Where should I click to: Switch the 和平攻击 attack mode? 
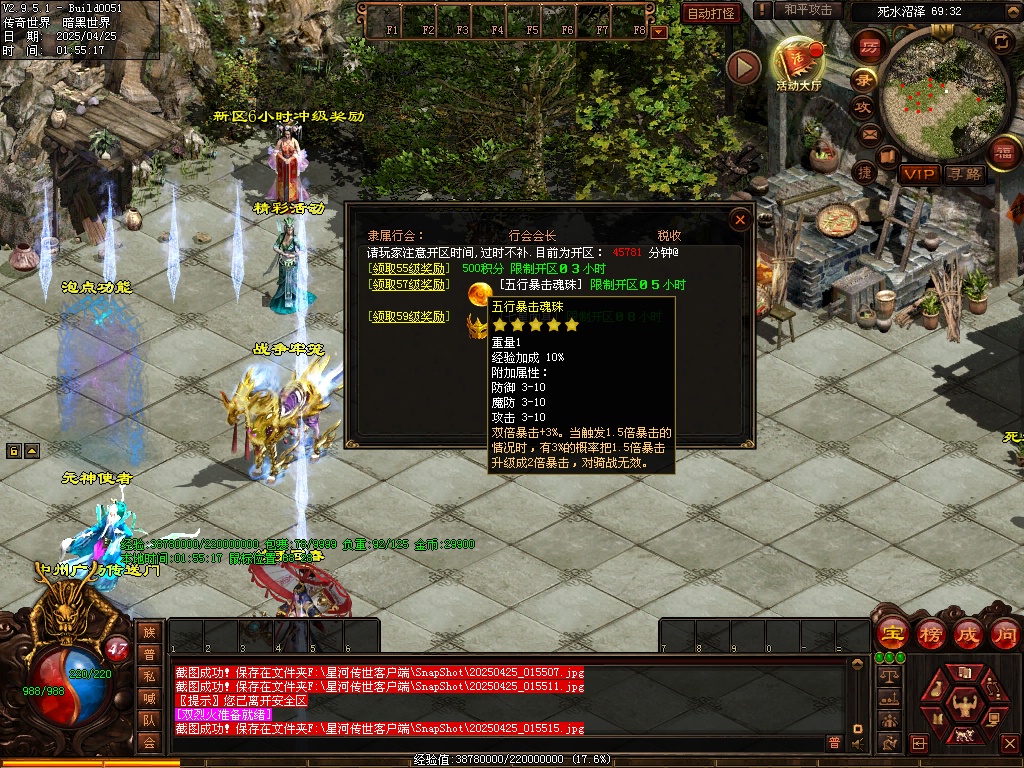807,10
